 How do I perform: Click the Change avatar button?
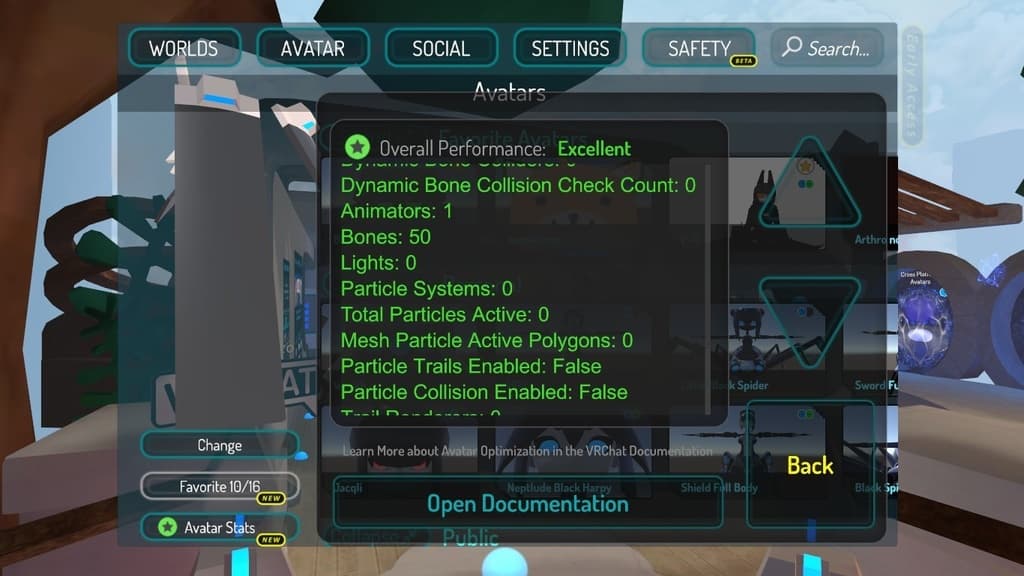[219, 445]
